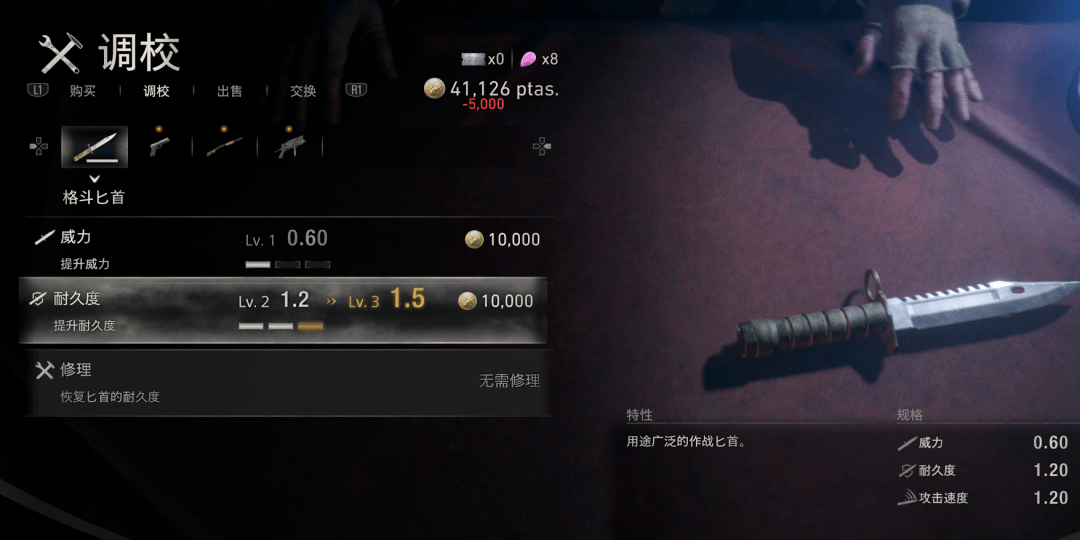Switch to the 购买 (Buy) tab
Viewport: 1080px width, 540px height.
pos(83,91)
